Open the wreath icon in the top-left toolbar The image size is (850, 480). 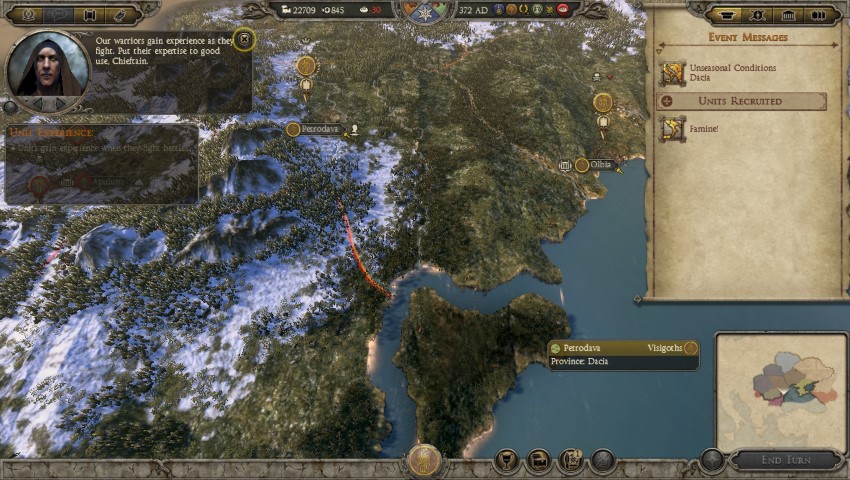[25, 15]
